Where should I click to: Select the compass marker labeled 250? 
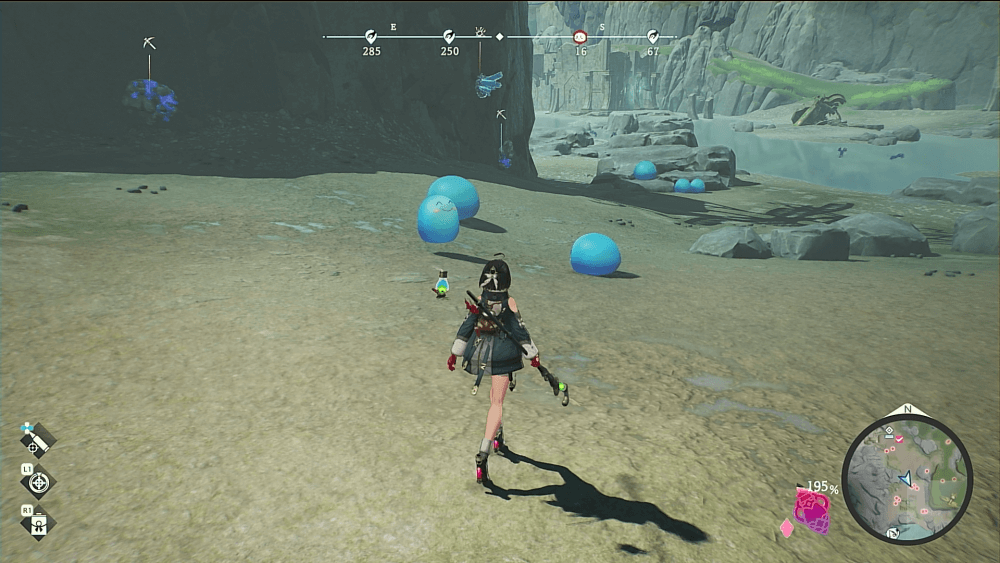pyautogui.click(x=450, y=36)
